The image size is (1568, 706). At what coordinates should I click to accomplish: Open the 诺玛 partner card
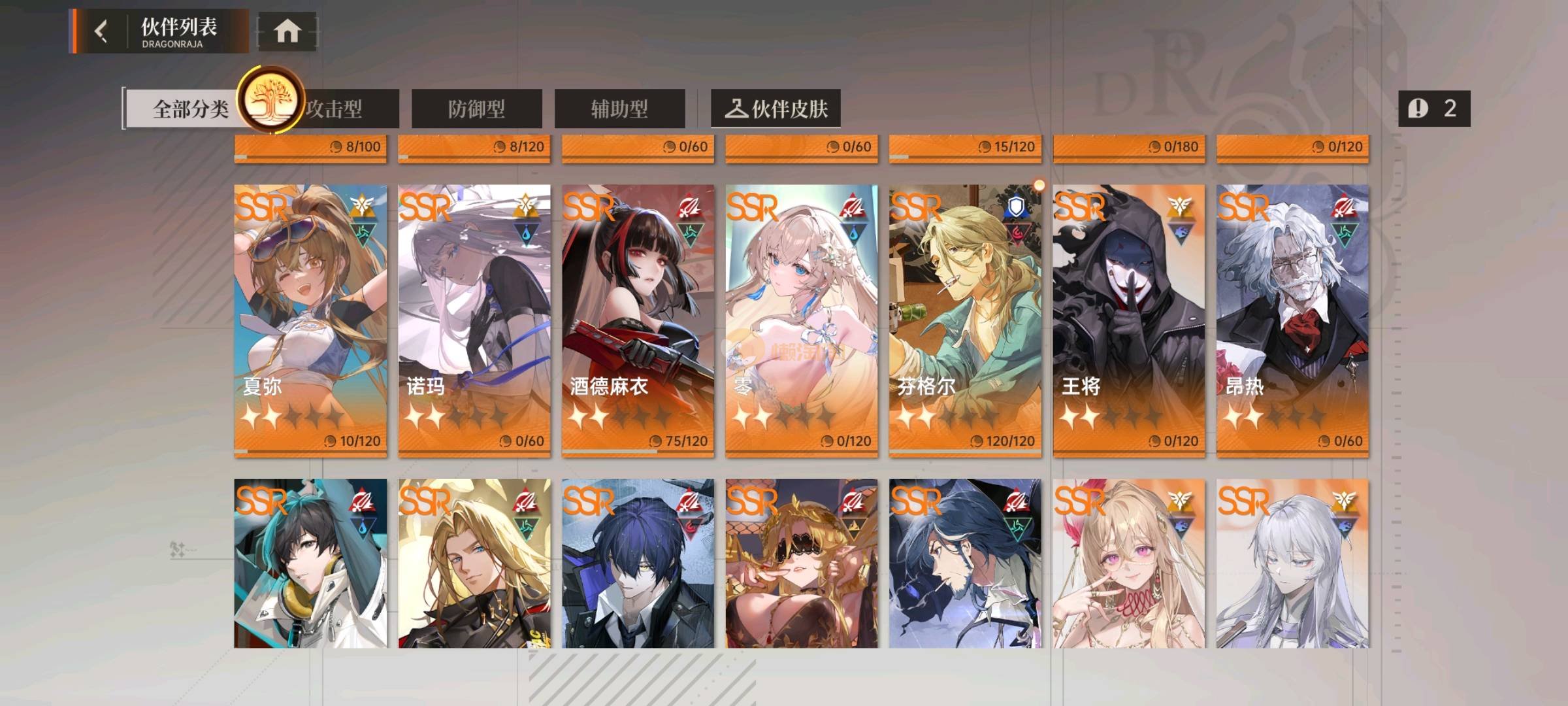tap(474, 320)
